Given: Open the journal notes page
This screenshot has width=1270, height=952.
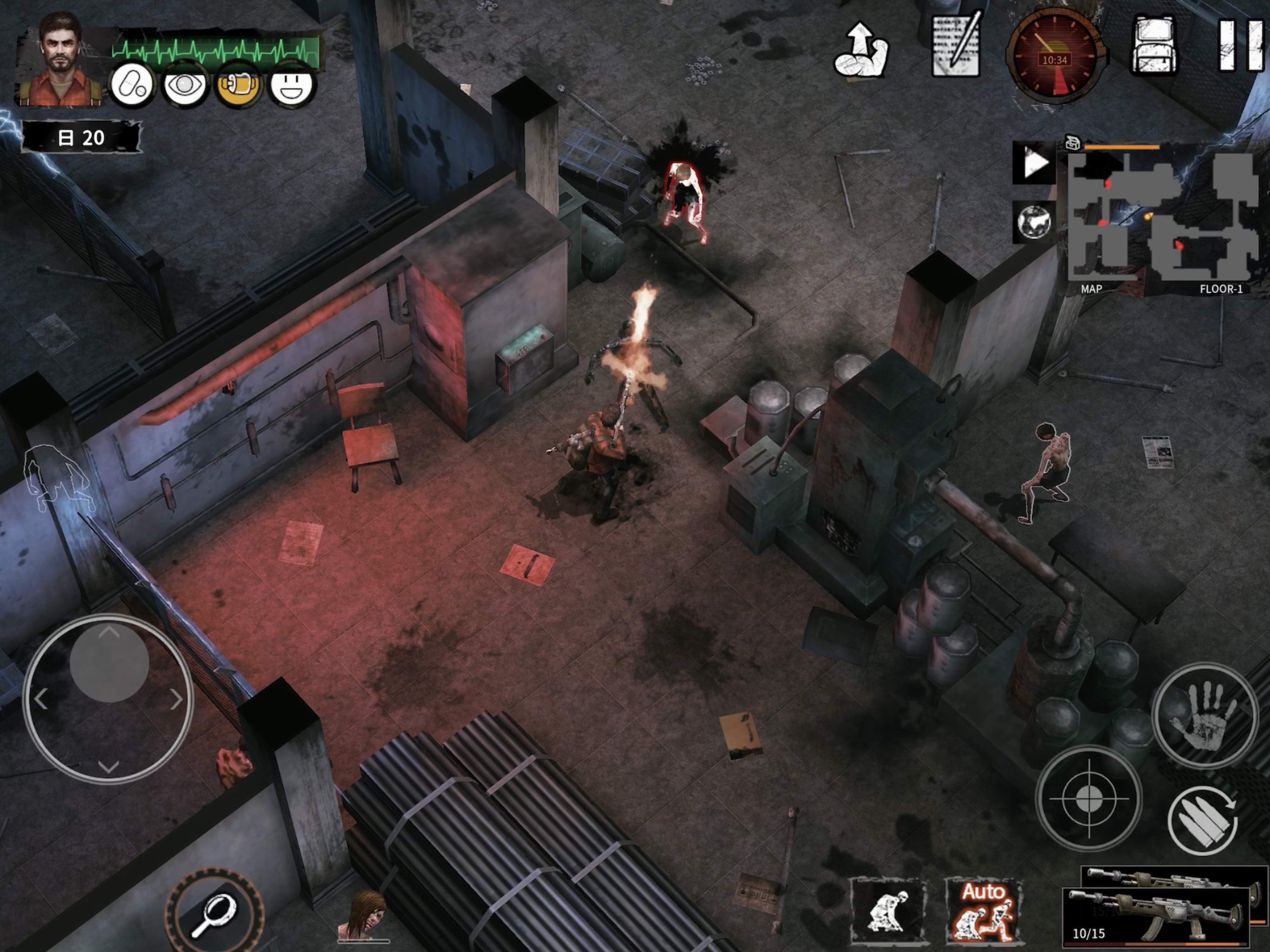Looking at the screenshot, I should tap(956, 46).
